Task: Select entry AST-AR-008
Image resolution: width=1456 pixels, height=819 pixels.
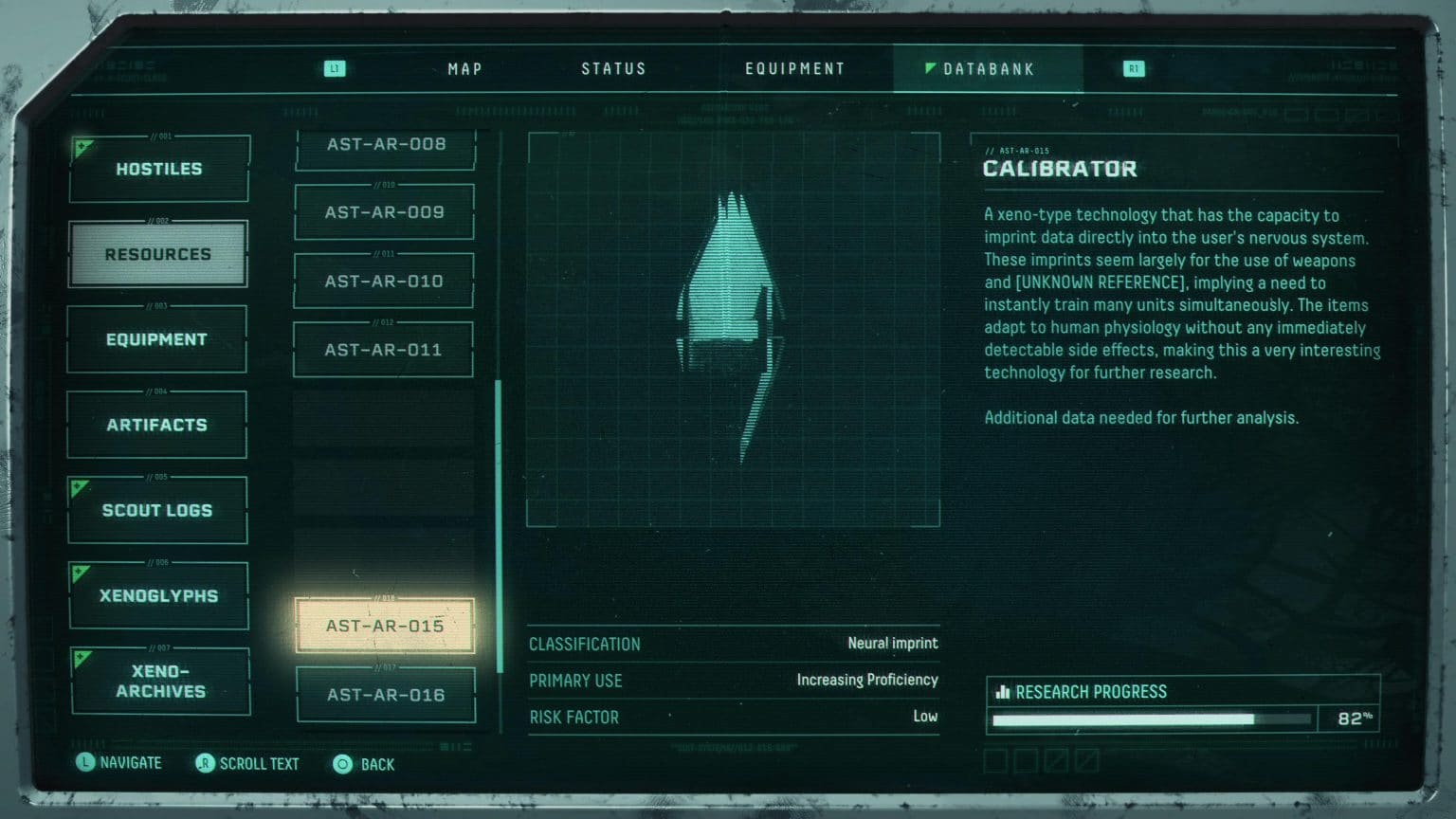Action: point(386,145)
